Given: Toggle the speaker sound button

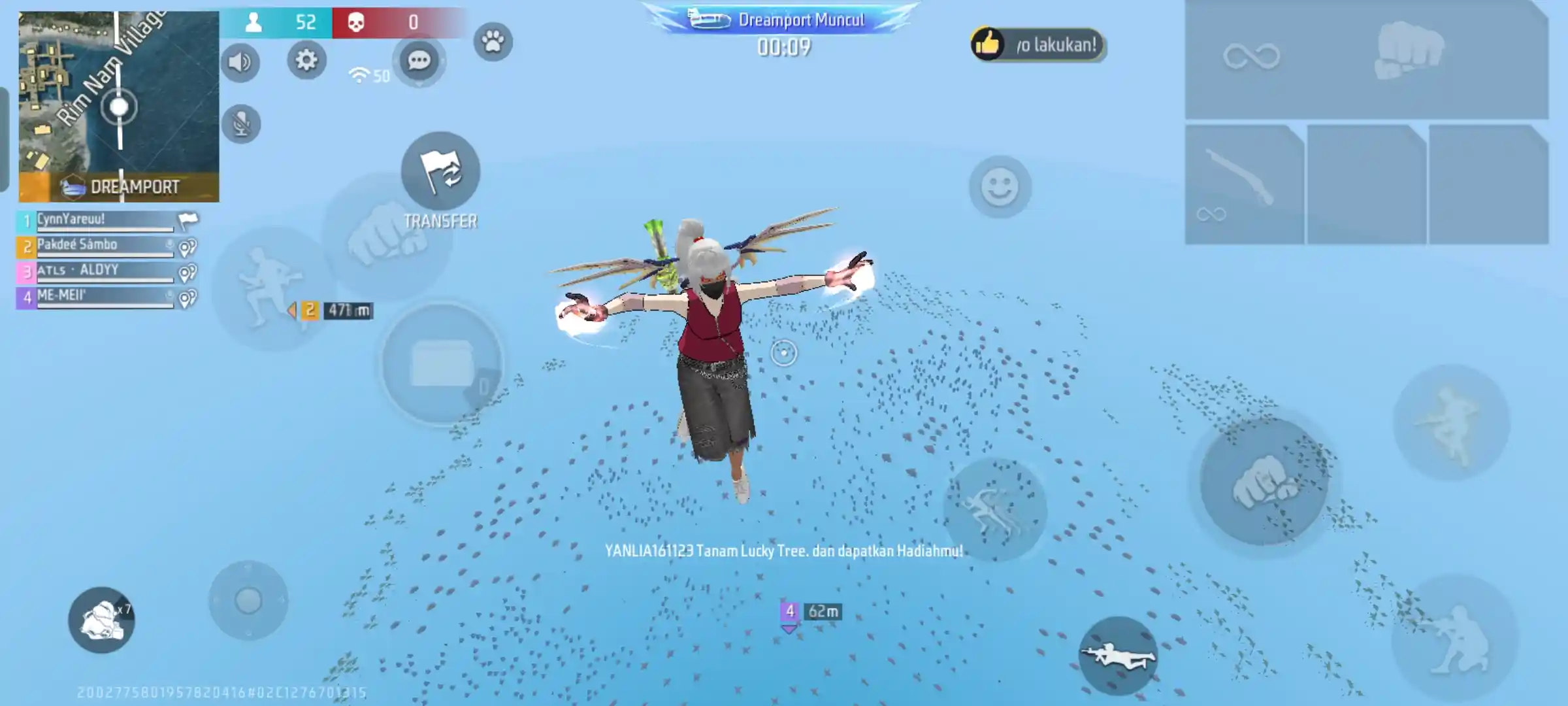Looking at the screenshot, I should [x=240, y=63].
